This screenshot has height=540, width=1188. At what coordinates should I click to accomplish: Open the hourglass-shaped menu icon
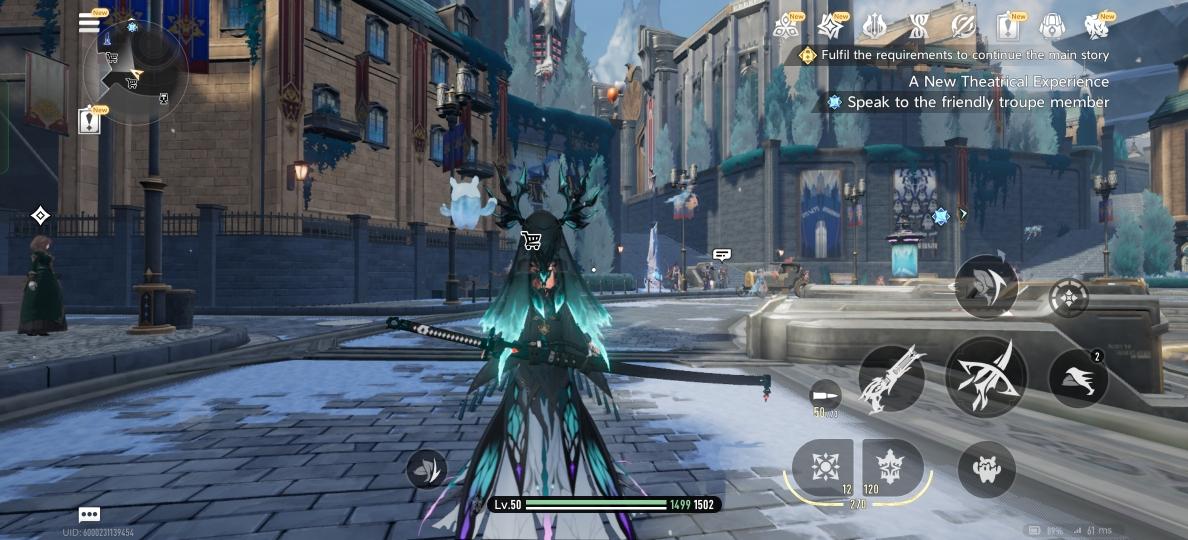click(919, 26)
